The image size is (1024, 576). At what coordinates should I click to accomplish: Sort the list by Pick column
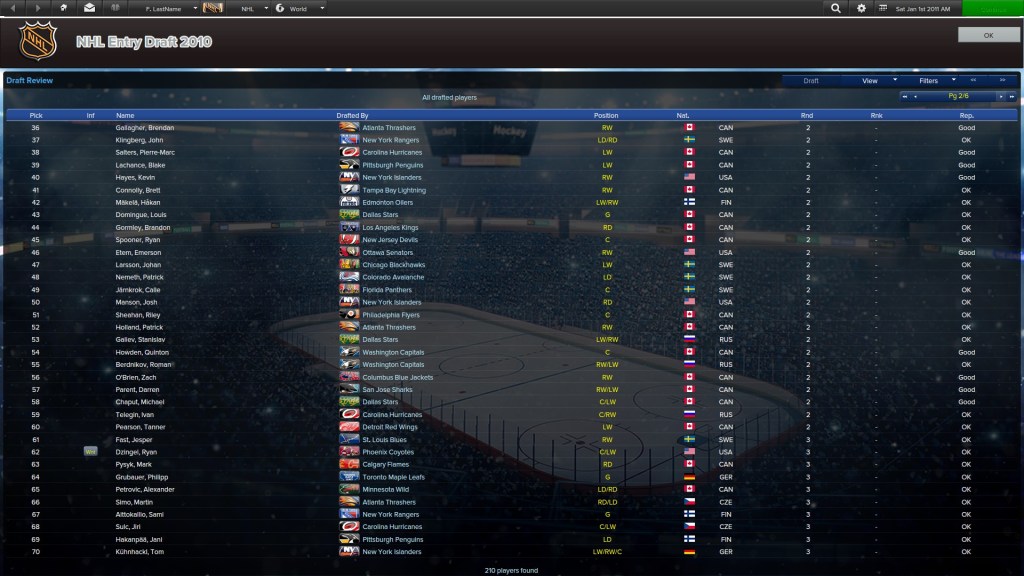tap(36, 116)
